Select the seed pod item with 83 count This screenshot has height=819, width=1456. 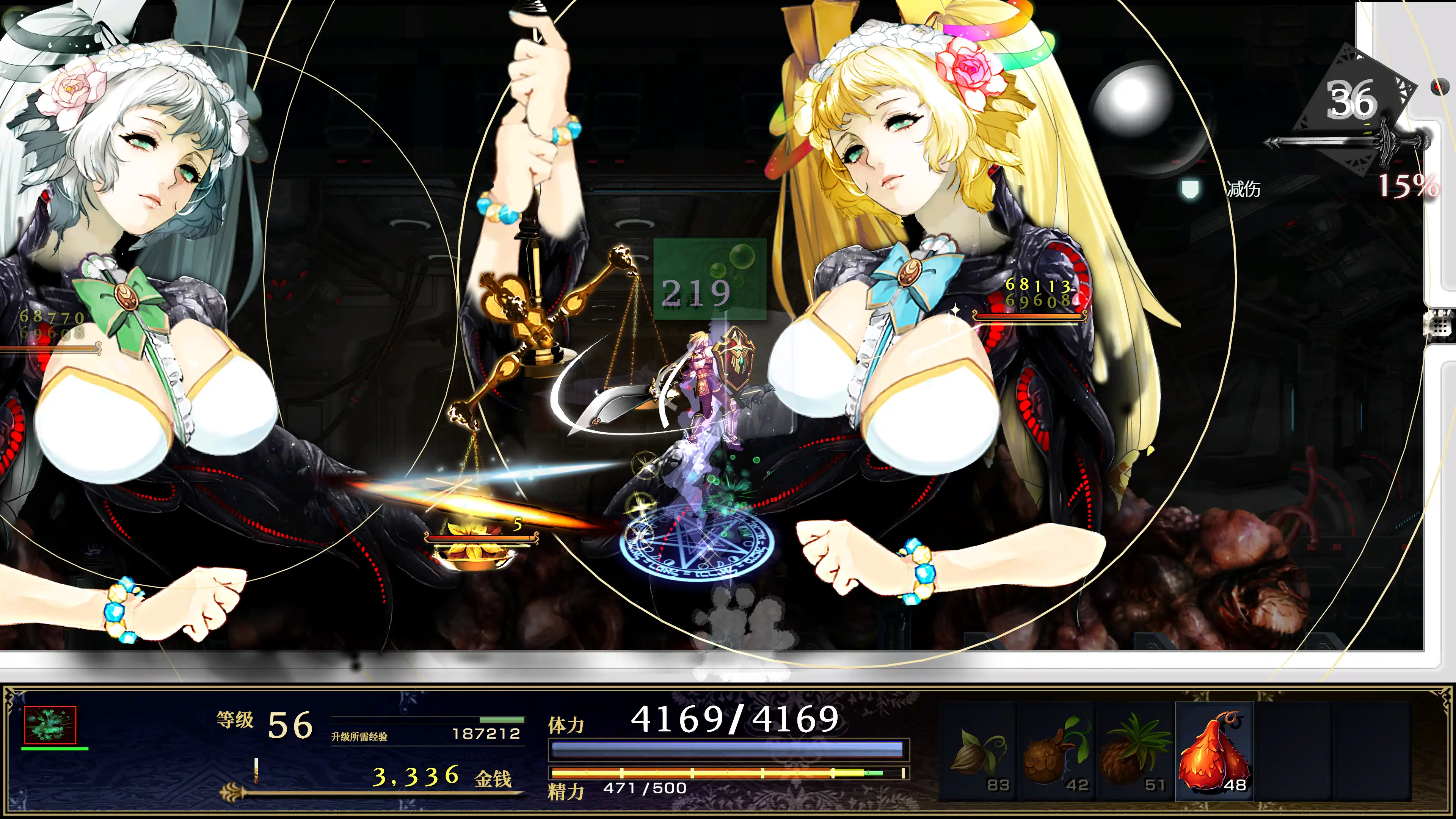pyautogui.click(x=978, y=752)
